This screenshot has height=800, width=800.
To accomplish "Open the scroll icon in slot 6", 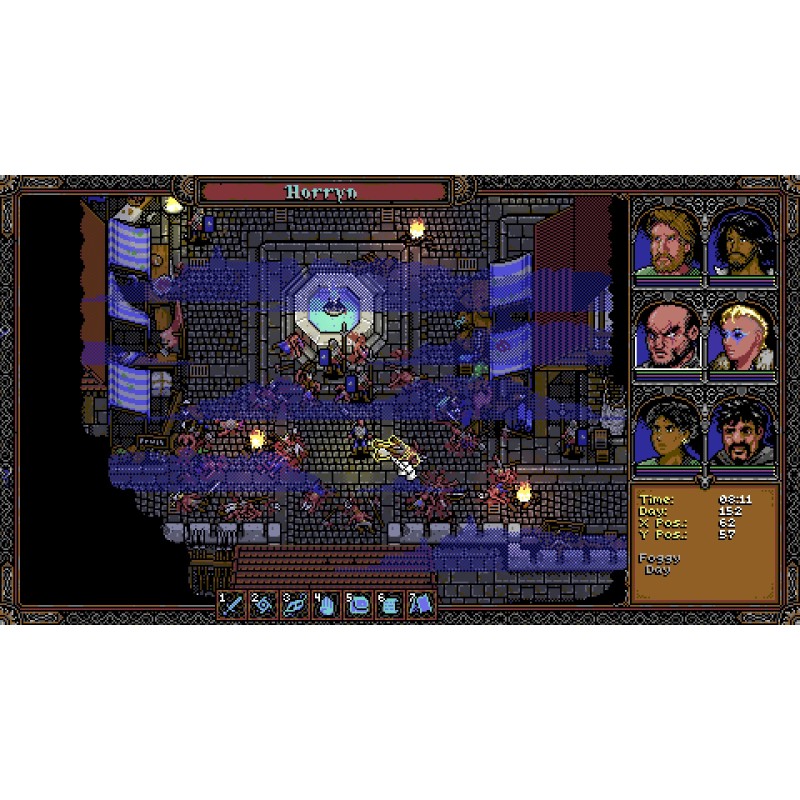I will [x=389, y=605].
